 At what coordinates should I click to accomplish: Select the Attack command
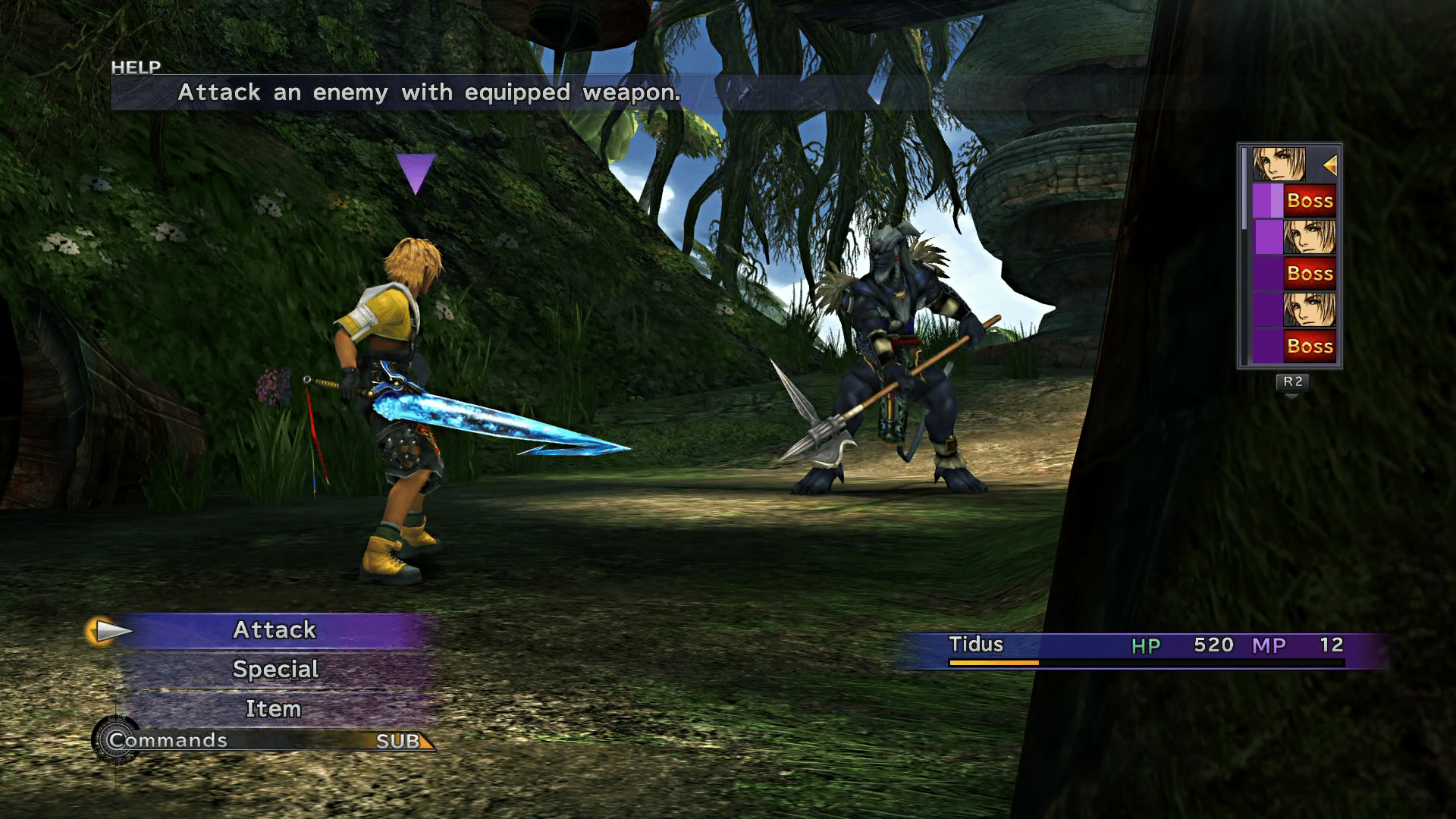(x=275, y=629)
